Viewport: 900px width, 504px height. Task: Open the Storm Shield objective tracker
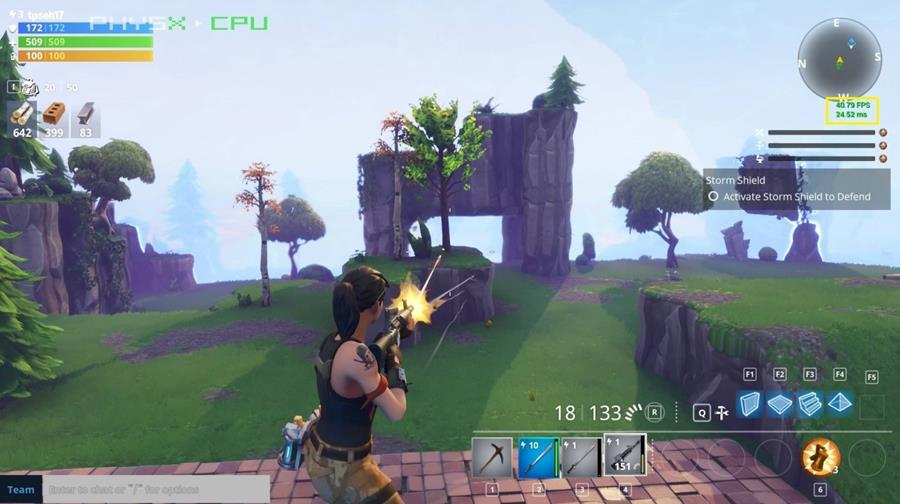pyautogui.click(x=796, y=189)
